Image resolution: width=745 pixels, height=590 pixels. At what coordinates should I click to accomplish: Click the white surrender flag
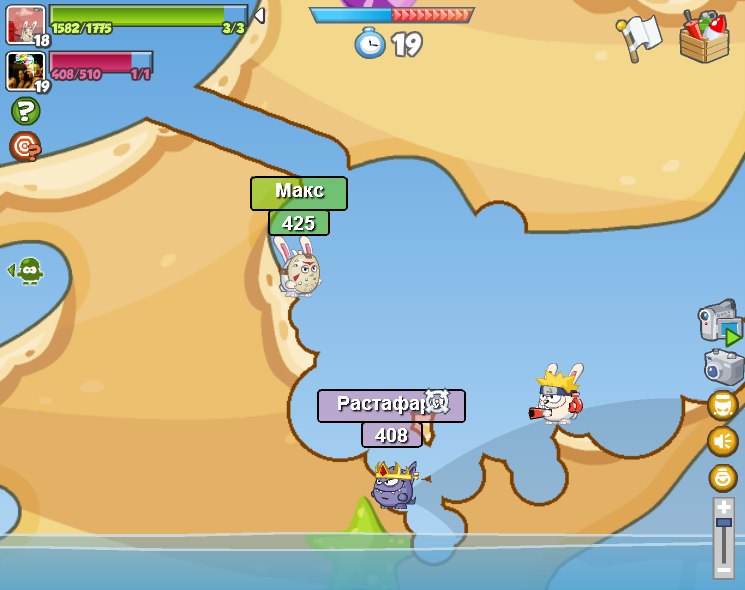point(639,38)
